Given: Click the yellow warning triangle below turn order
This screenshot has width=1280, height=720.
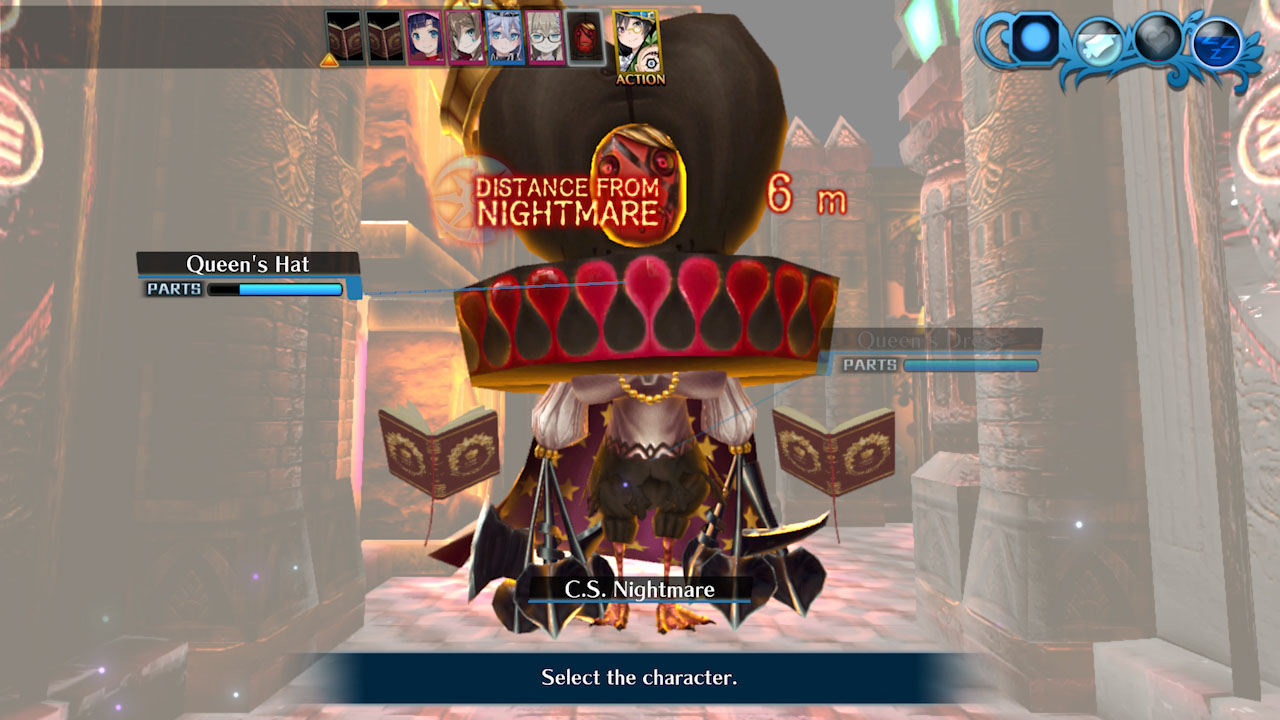Looking at the screenshot, I should pyautogui.click(x=328, y=61).
